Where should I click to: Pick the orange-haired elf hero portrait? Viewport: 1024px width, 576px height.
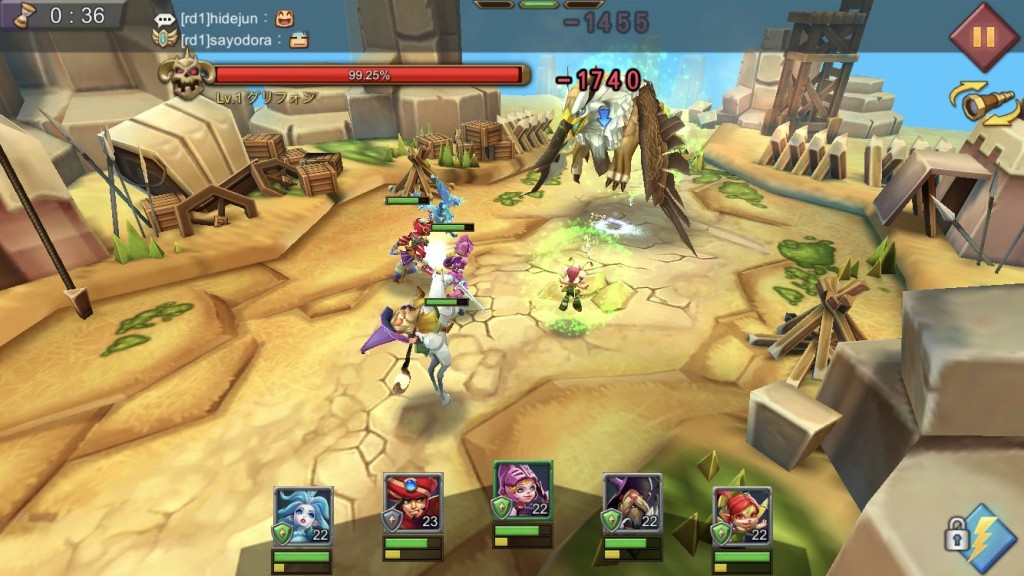(x=742, y=516)
